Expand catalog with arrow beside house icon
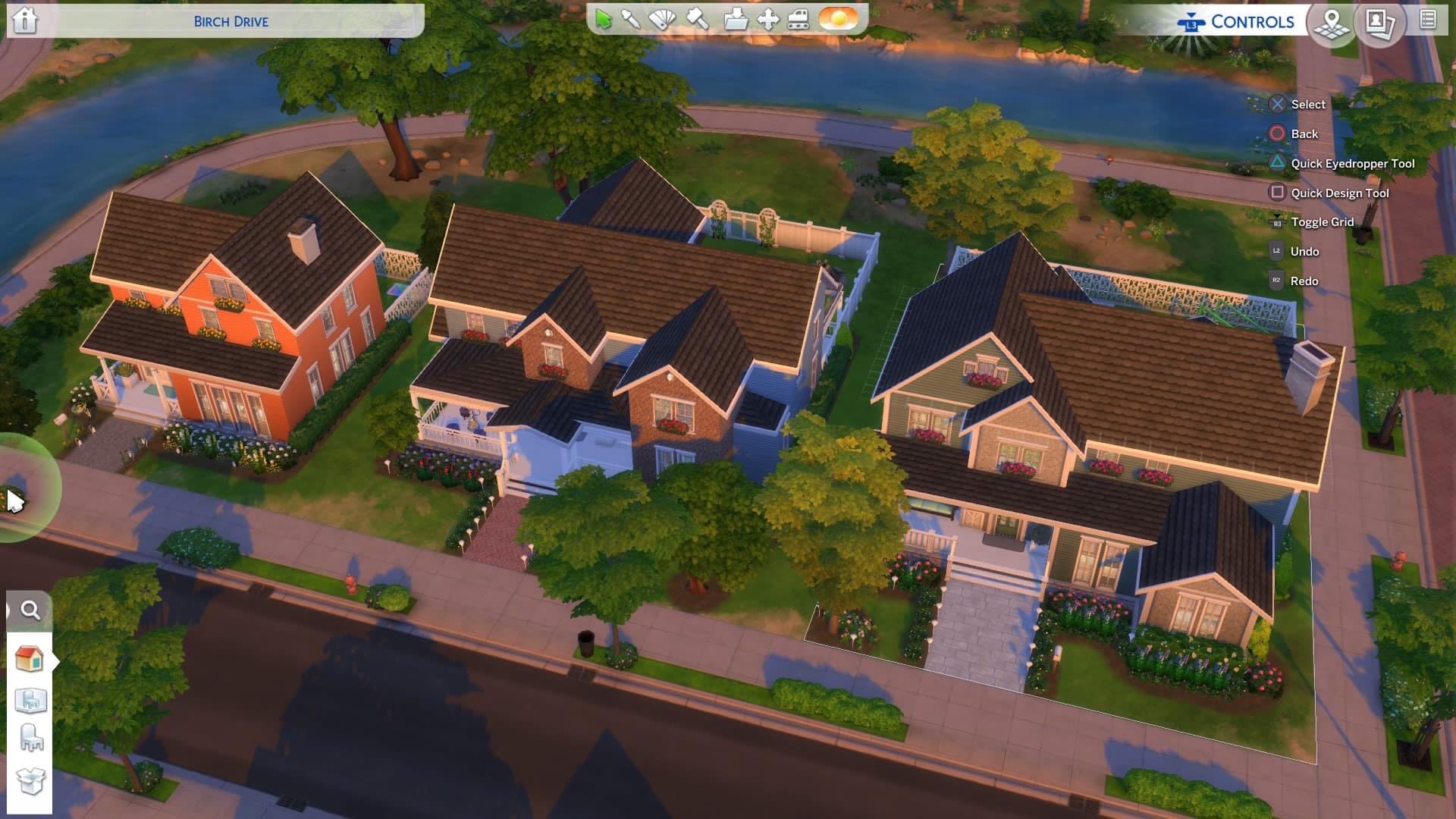1456x819 pixels. click(56, 659)
